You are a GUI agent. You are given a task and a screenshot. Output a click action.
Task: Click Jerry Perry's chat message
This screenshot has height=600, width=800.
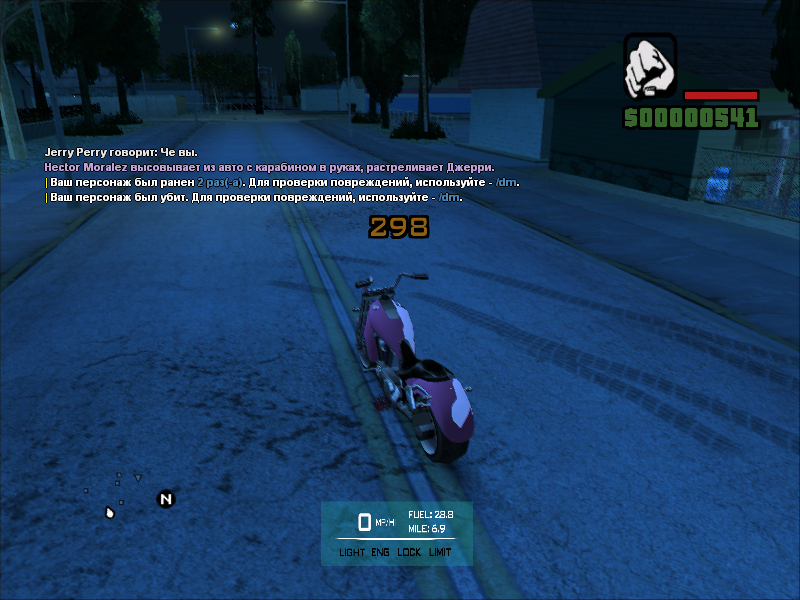click(x=121, y=152)
